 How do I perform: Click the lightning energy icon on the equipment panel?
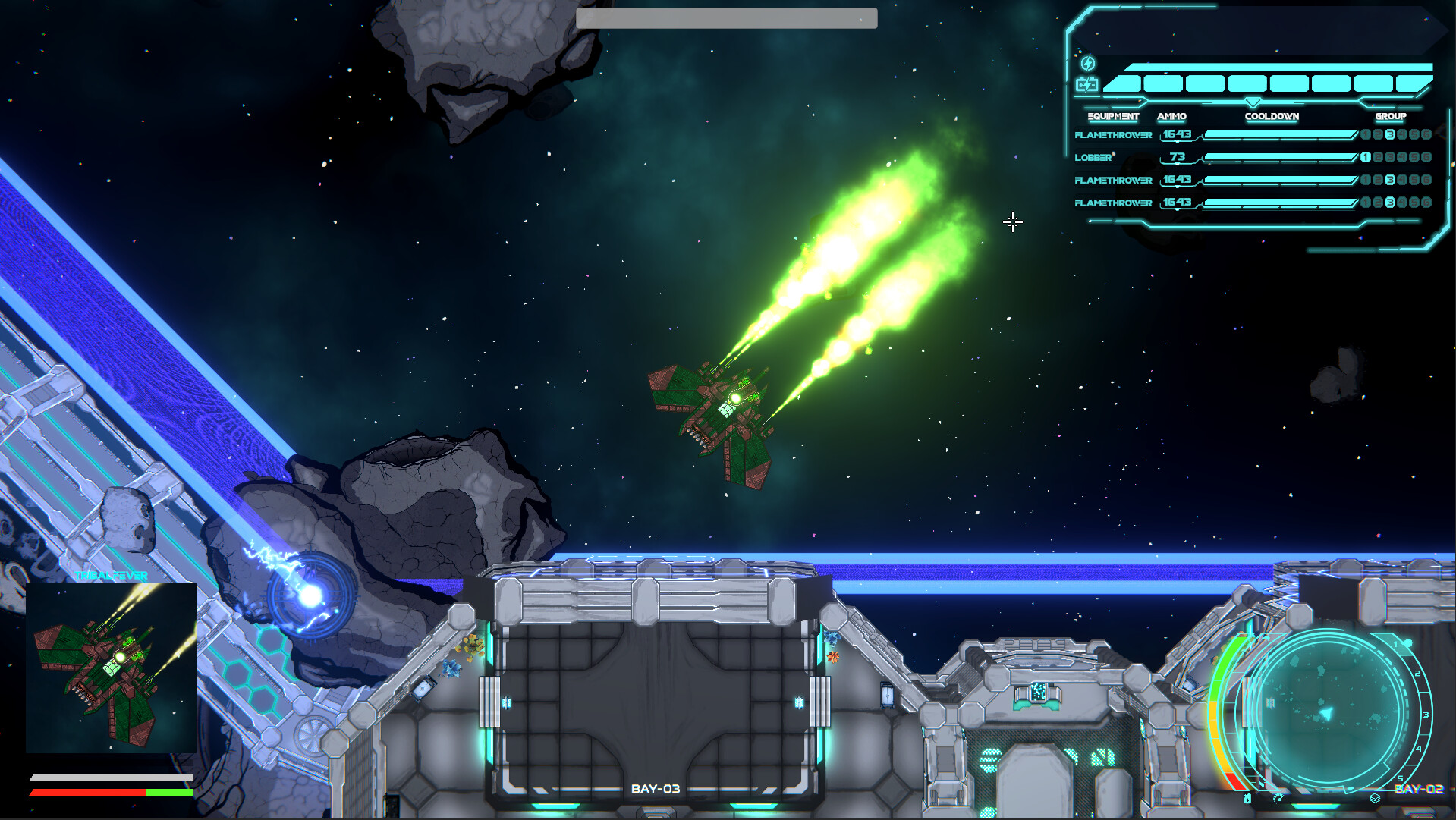coord(1087,64)
